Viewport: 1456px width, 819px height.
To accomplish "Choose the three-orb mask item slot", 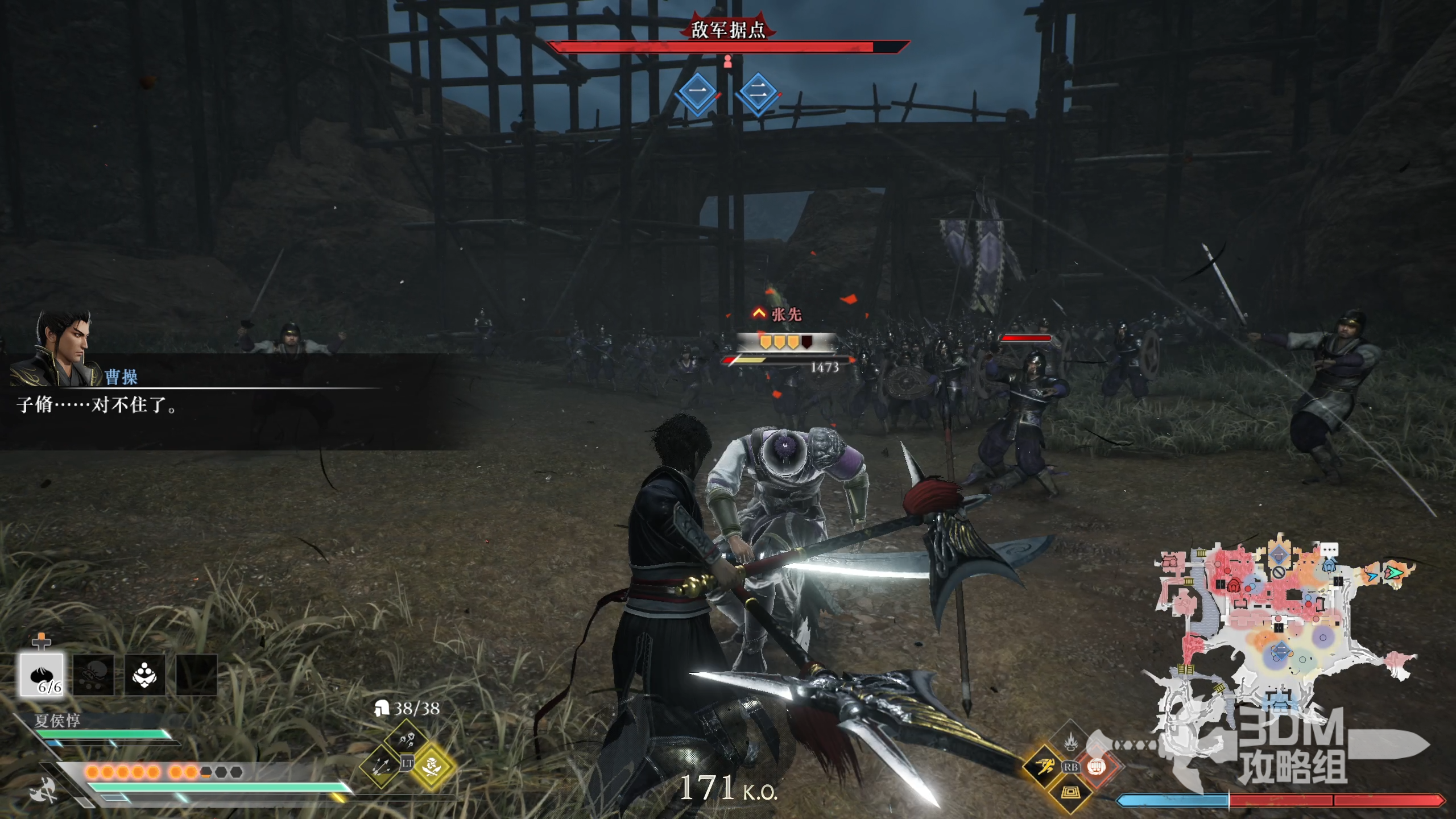I will [x=144, y=675].
